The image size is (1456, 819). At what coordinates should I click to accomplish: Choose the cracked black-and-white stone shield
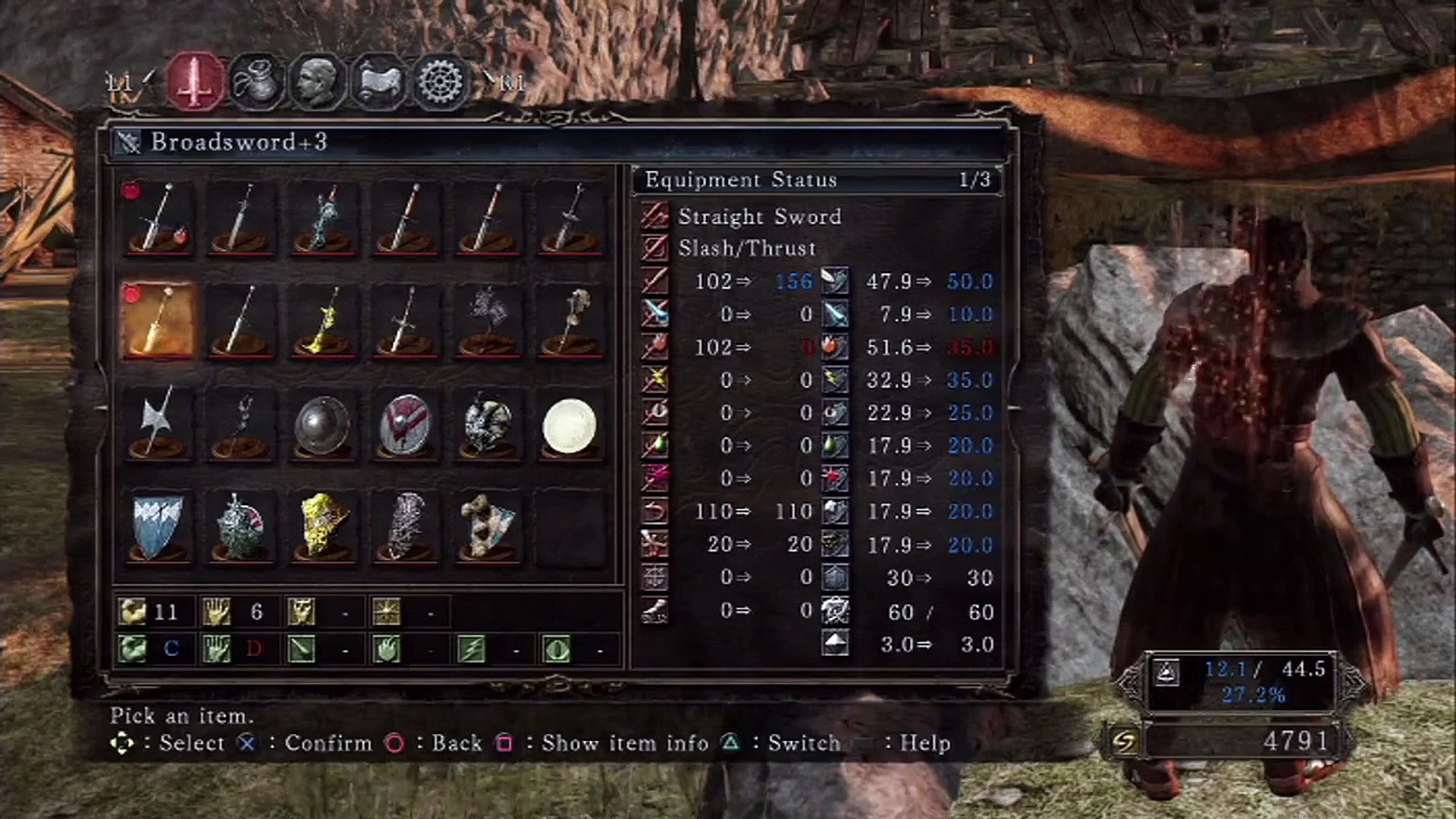(x=488, y=425)
